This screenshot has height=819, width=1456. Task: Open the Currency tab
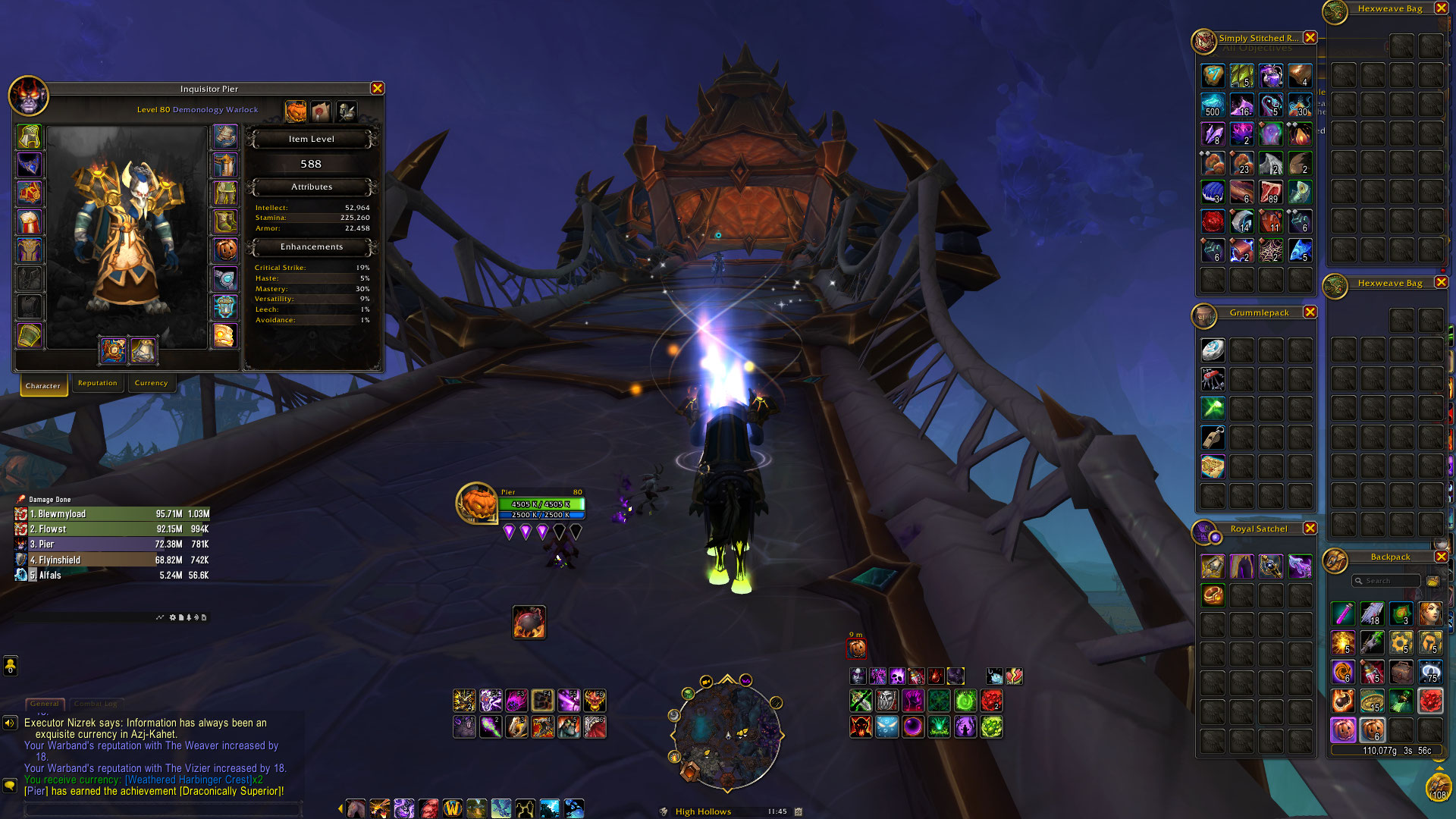(x=151, y=383)
